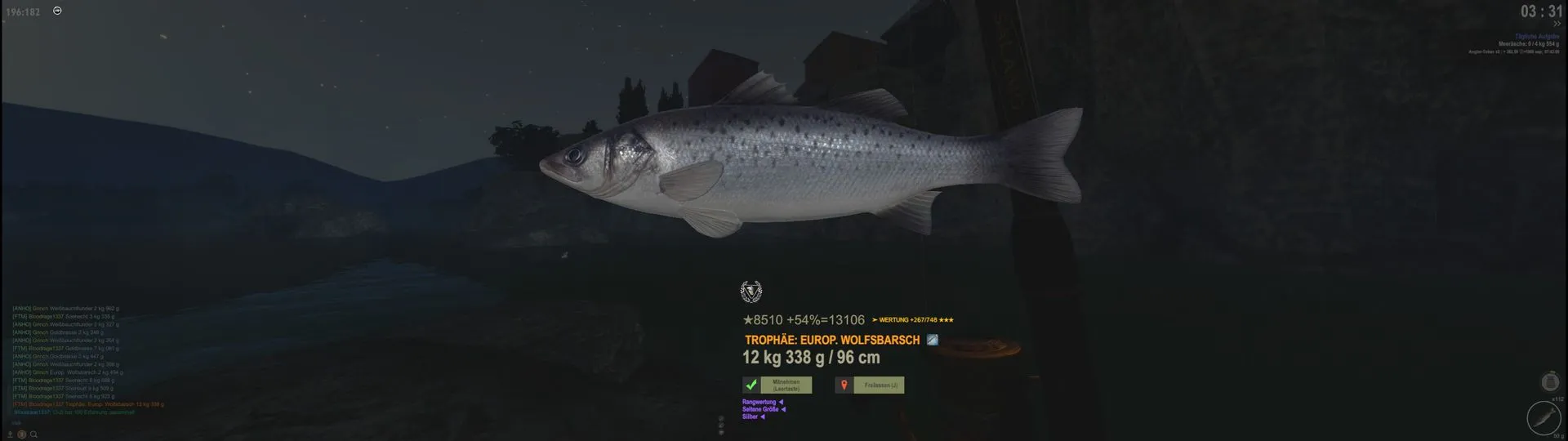Open the Bloodrage1337 trophy catch chat entry
1568x441 pixels.
(88, 404)
